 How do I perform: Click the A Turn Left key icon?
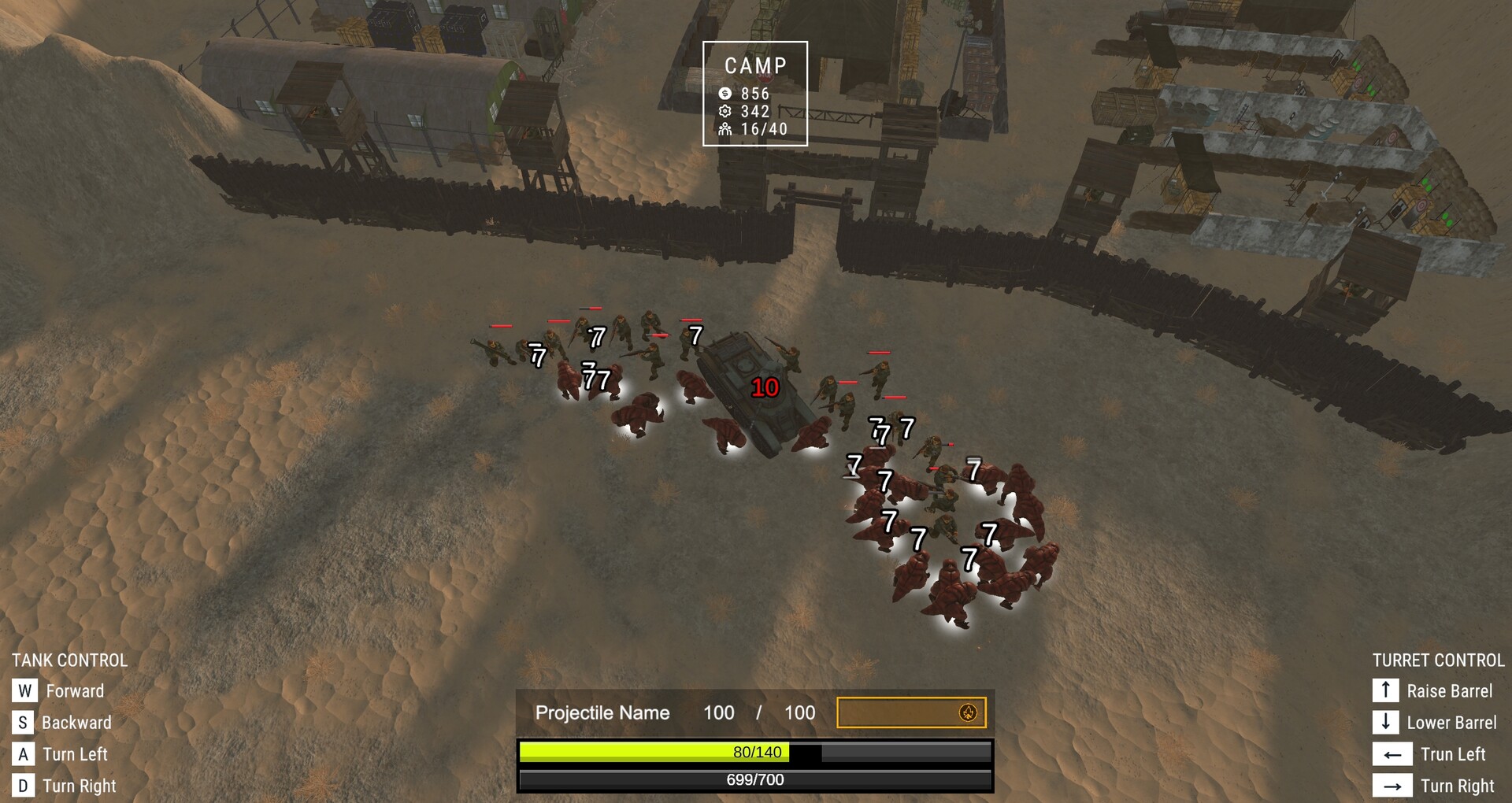(24, 753)
